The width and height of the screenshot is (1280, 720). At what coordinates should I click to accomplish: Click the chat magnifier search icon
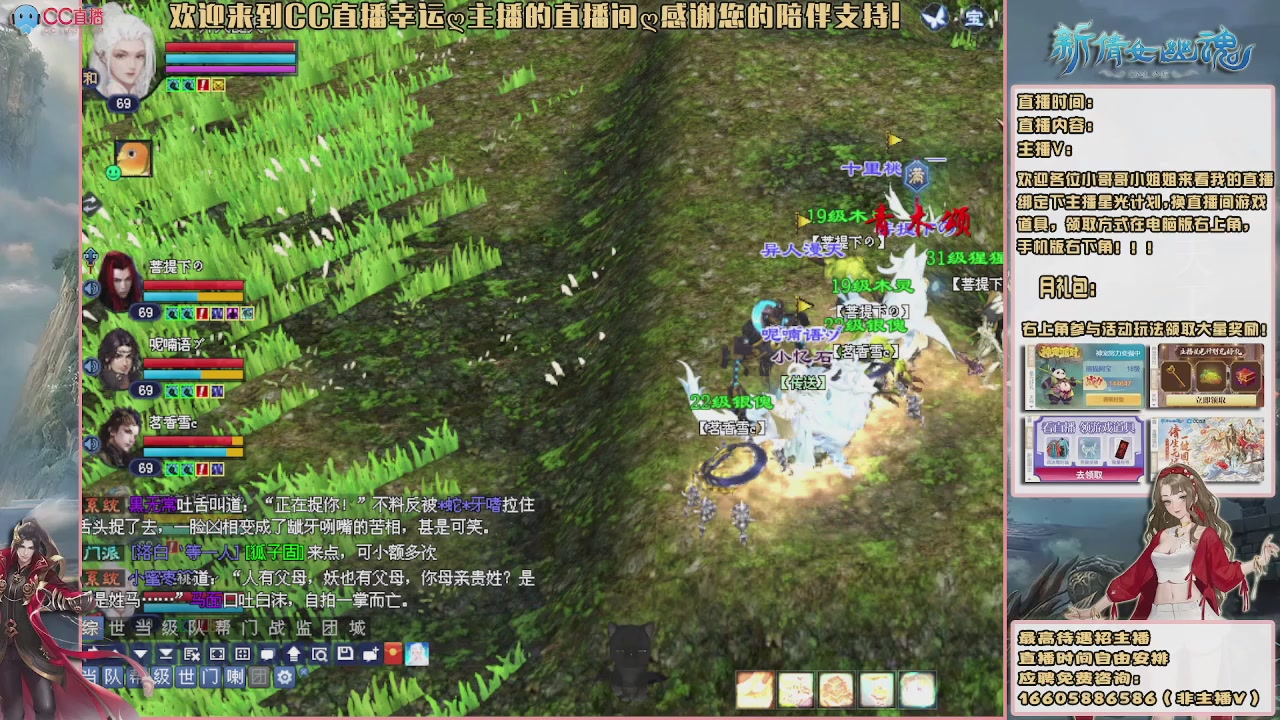(319, 653)
